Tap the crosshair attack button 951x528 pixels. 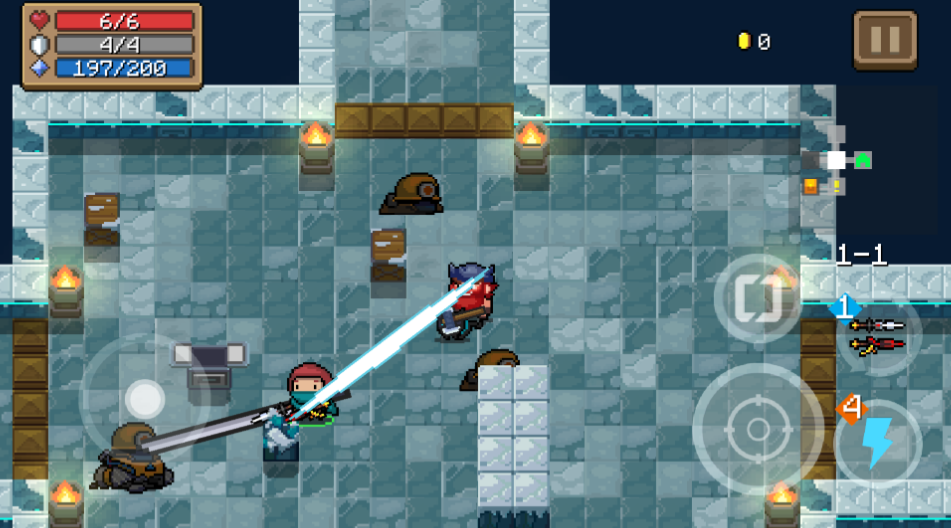(757, 428)
